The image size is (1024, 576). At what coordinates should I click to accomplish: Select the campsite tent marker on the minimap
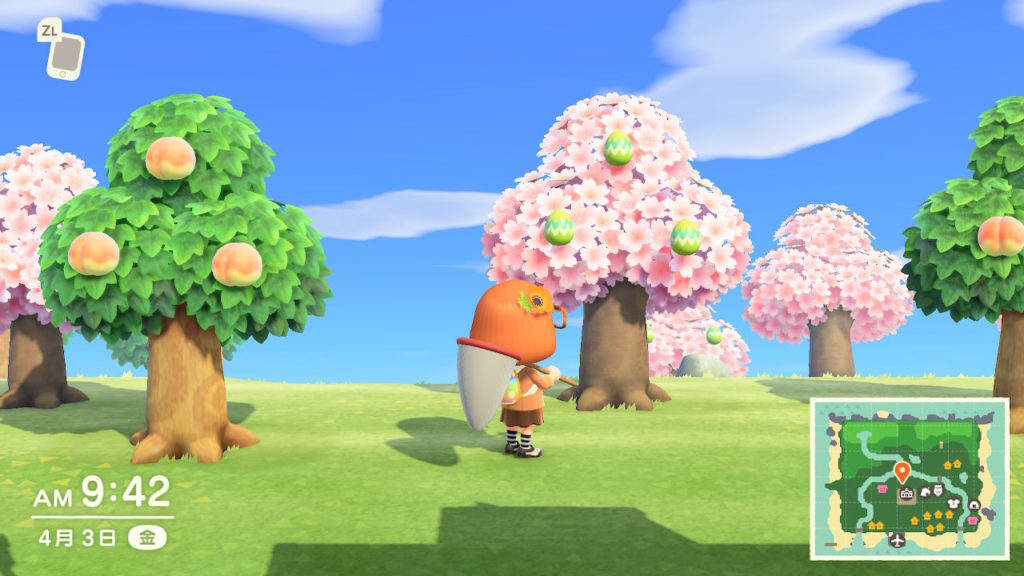[972, 505]
